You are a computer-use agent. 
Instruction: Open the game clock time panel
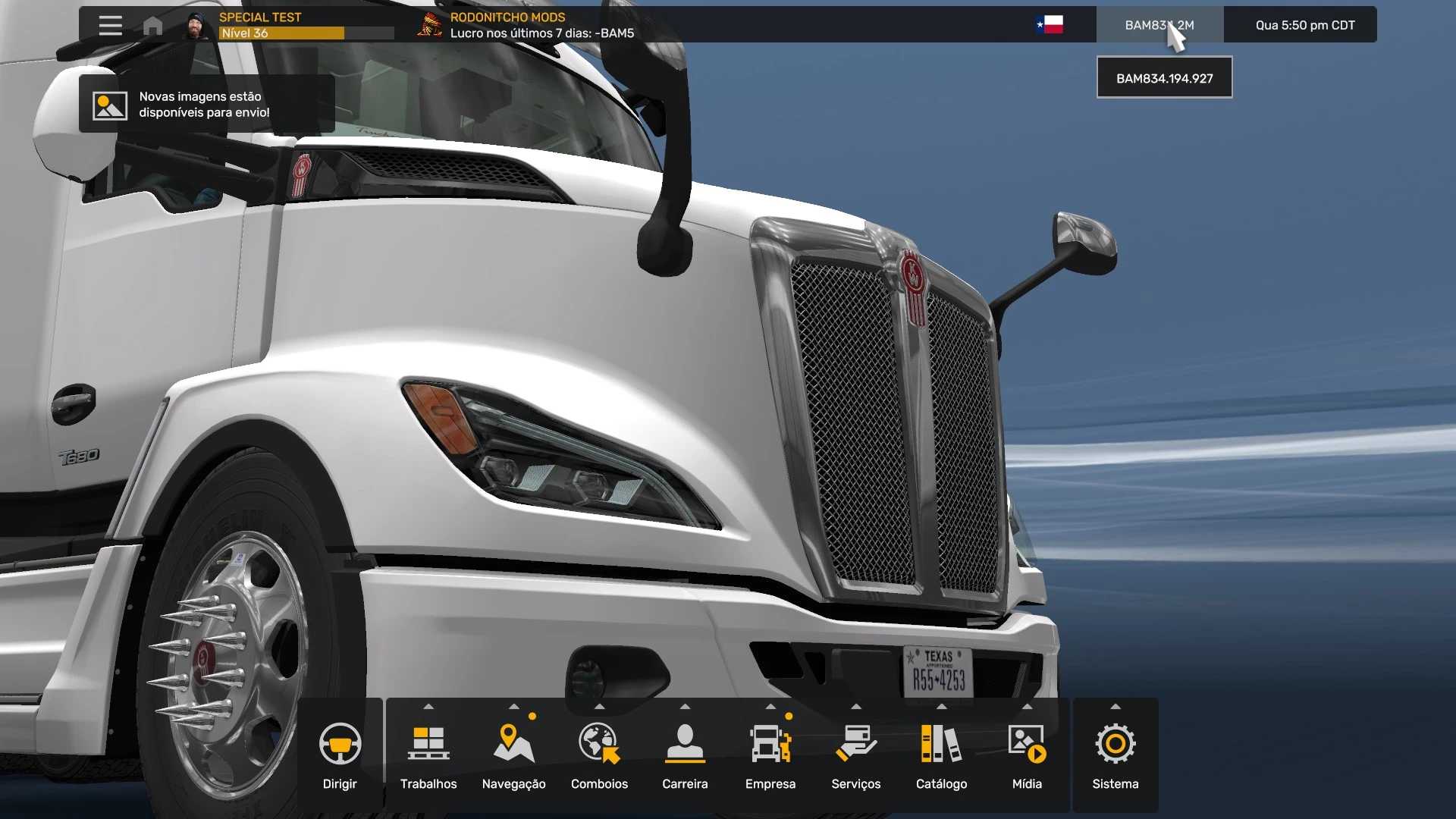coord(1304,25)
